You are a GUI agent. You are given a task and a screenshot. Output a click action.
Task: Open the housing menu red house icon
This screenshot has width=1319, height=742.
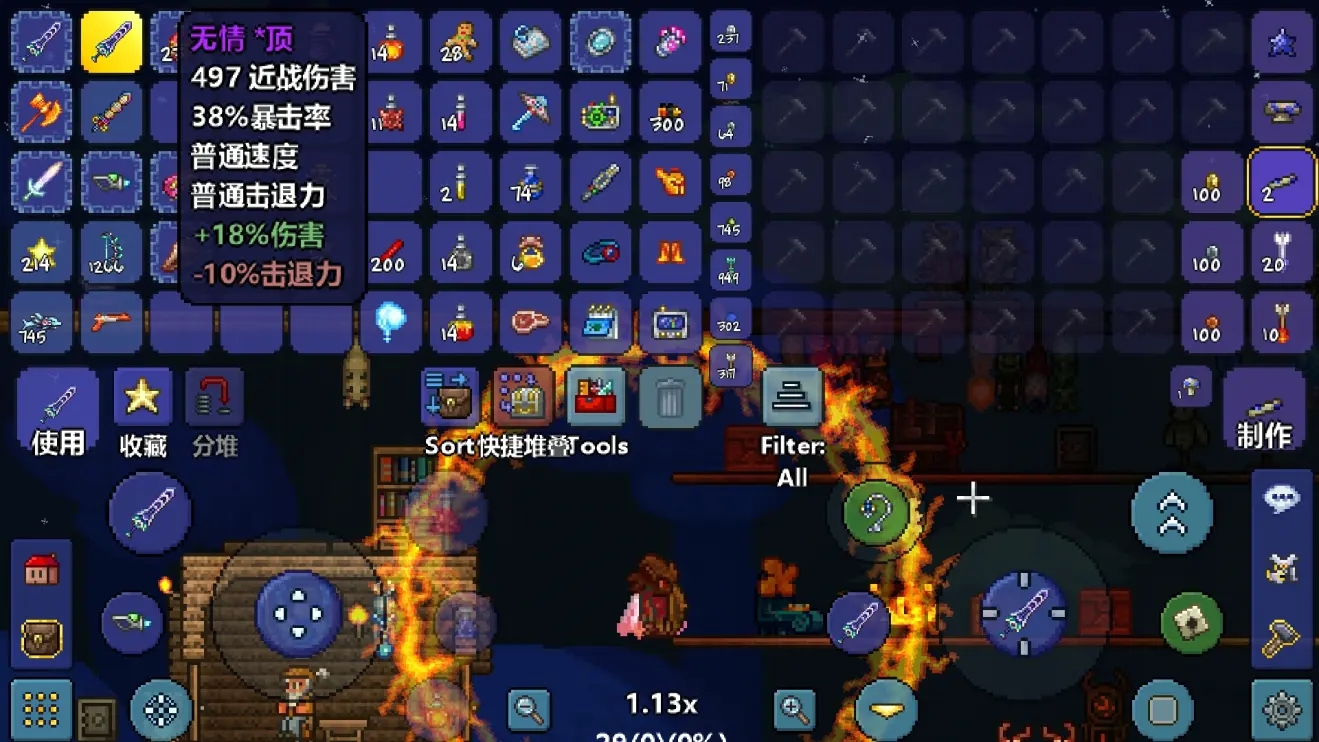(41, 571)
